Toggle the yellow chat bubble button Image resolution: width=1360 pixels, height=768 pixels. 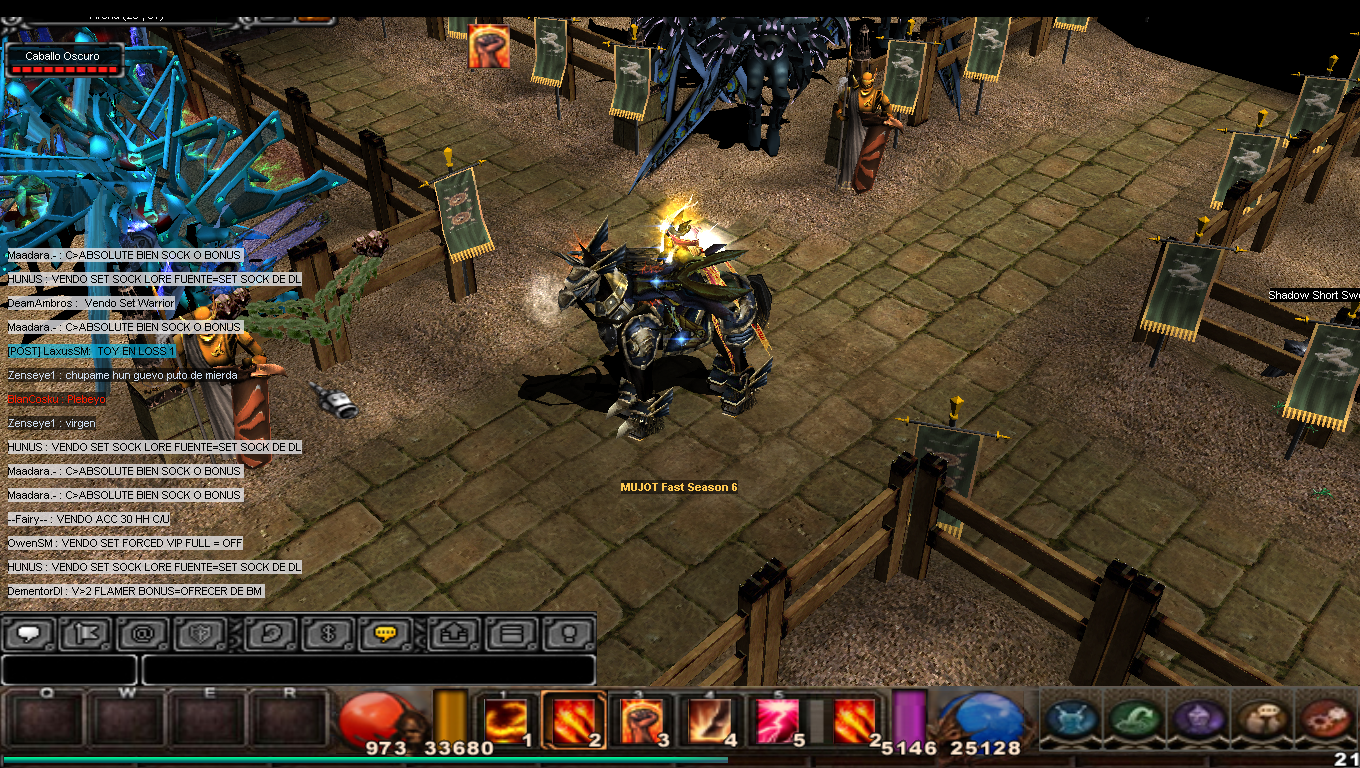click(x=386, y=634)
